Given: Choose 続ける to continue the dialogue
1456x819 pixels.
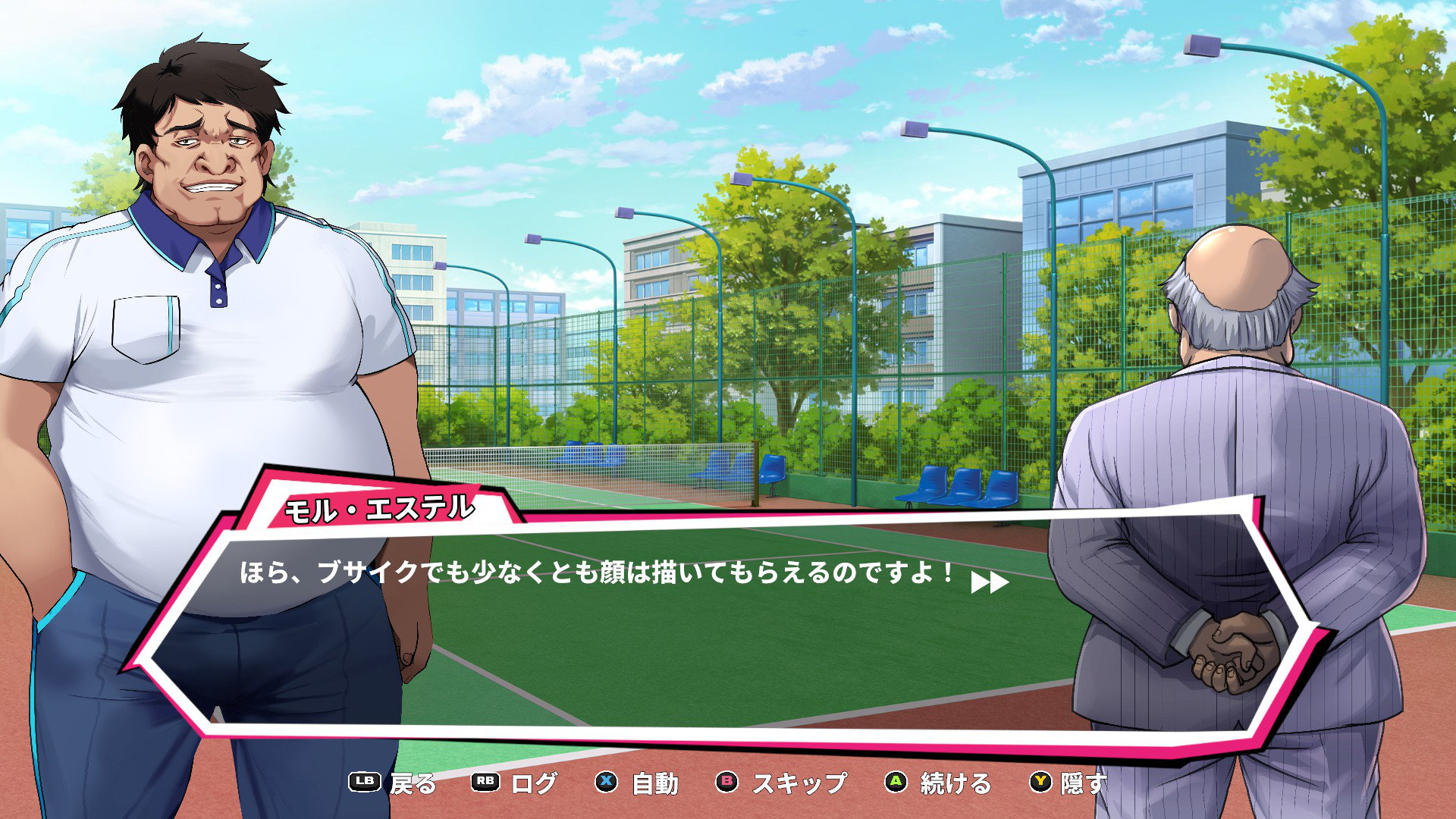Looking at the screenshot, I should coord(939,783).
